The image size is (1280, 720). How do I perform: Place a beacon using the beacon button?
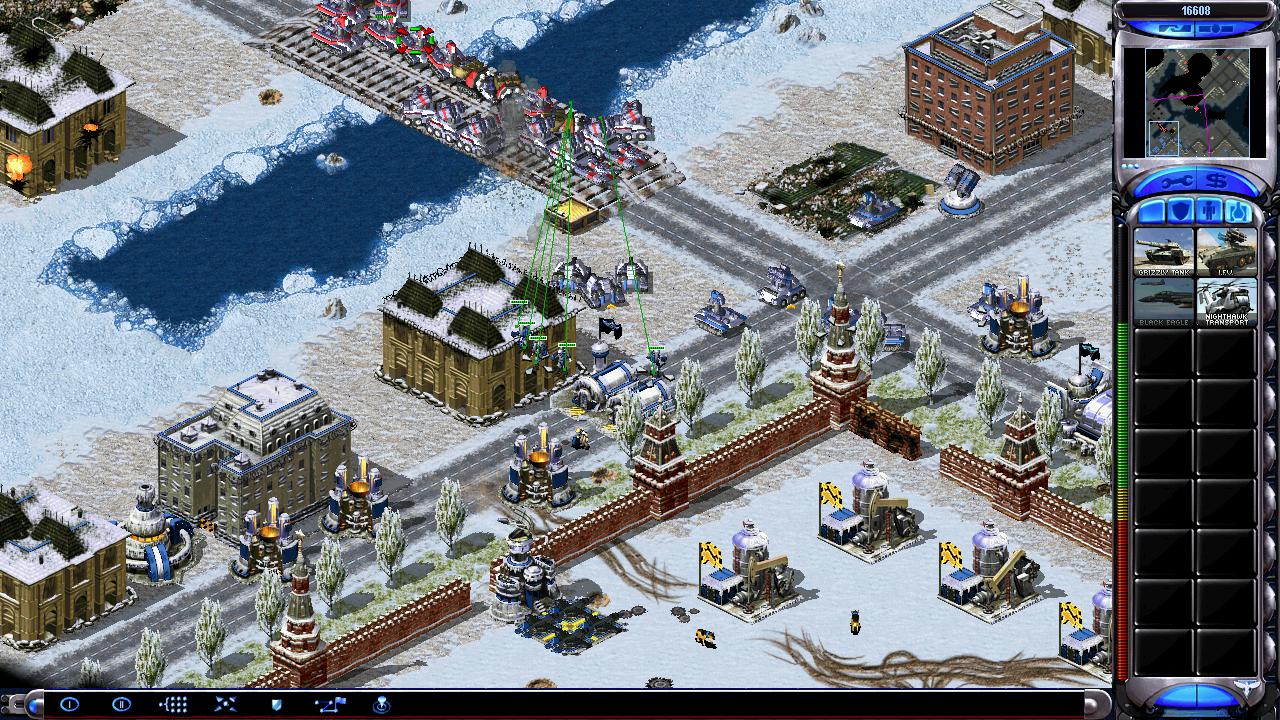(x=381, y=704)
